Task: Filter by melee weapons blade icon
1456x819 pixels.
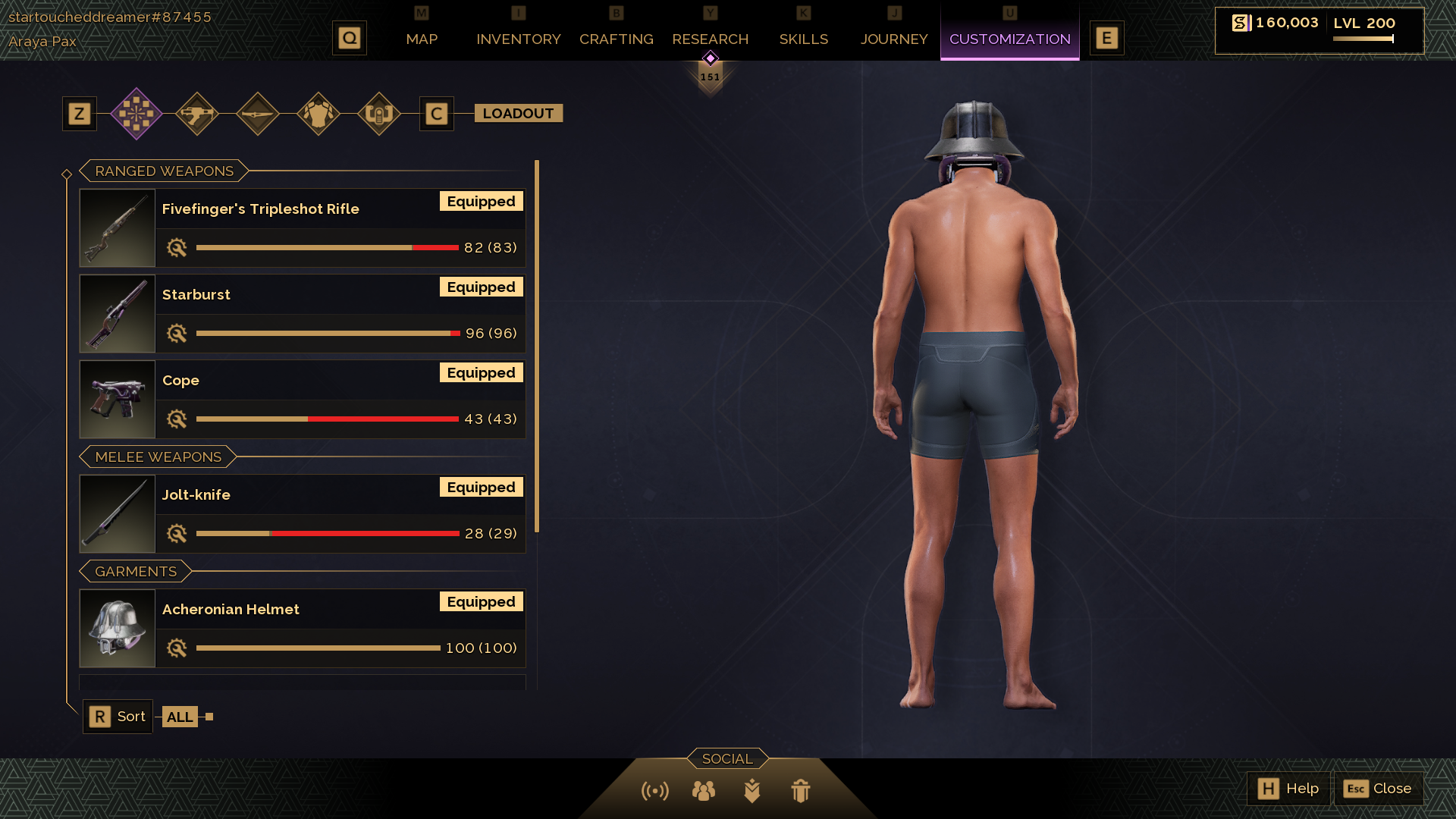Action: [258, 114]
